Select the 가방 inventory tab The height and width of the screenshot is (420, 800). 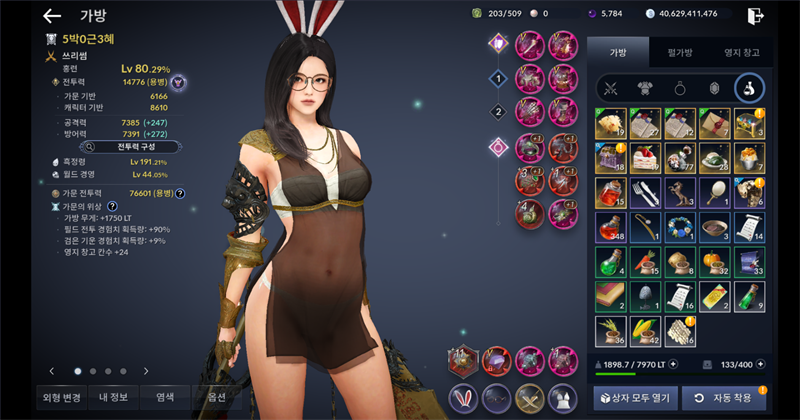point(617,52)
